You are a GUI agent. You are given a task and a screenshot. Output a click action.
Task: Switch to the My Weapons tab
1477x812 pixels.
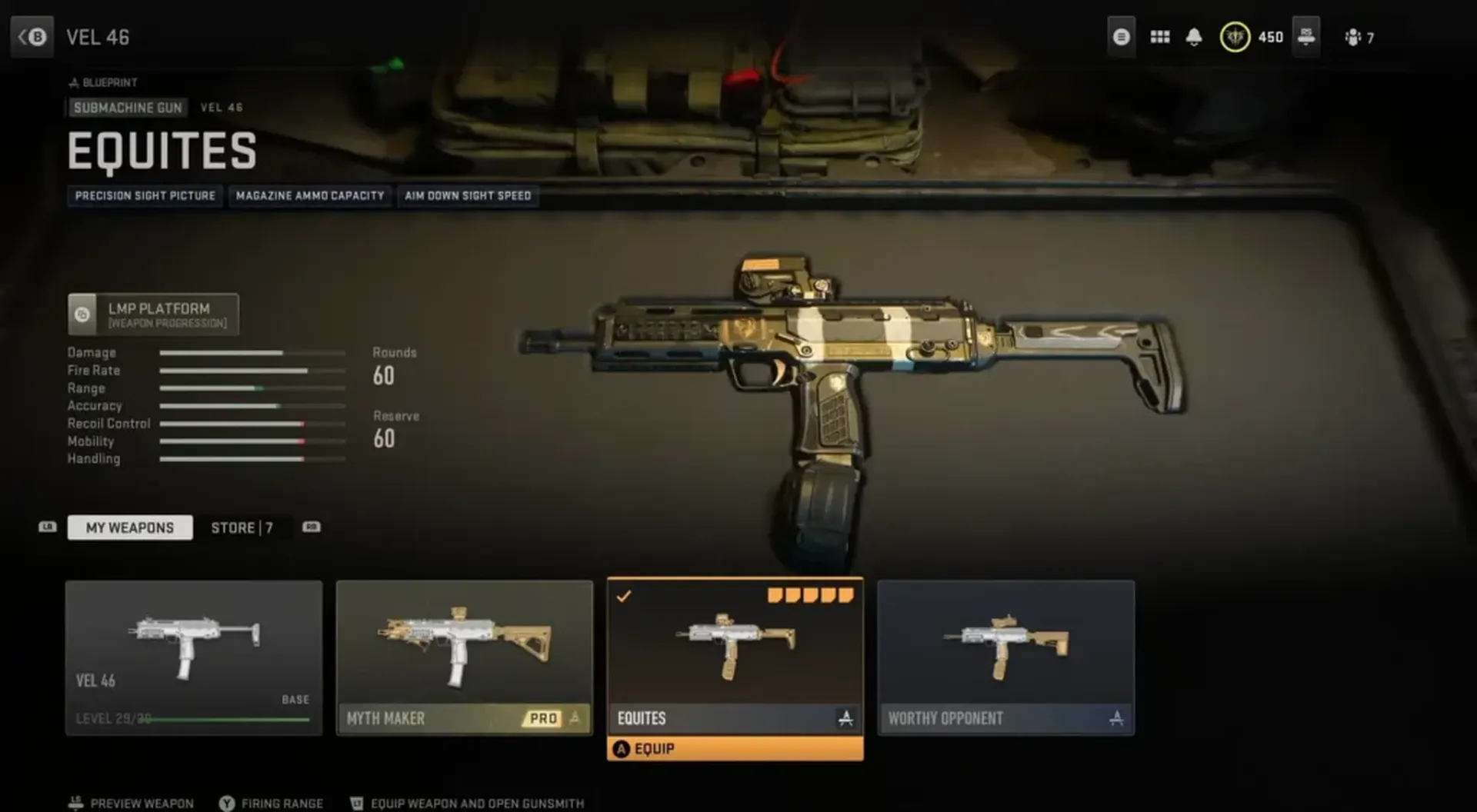[129, 527]
